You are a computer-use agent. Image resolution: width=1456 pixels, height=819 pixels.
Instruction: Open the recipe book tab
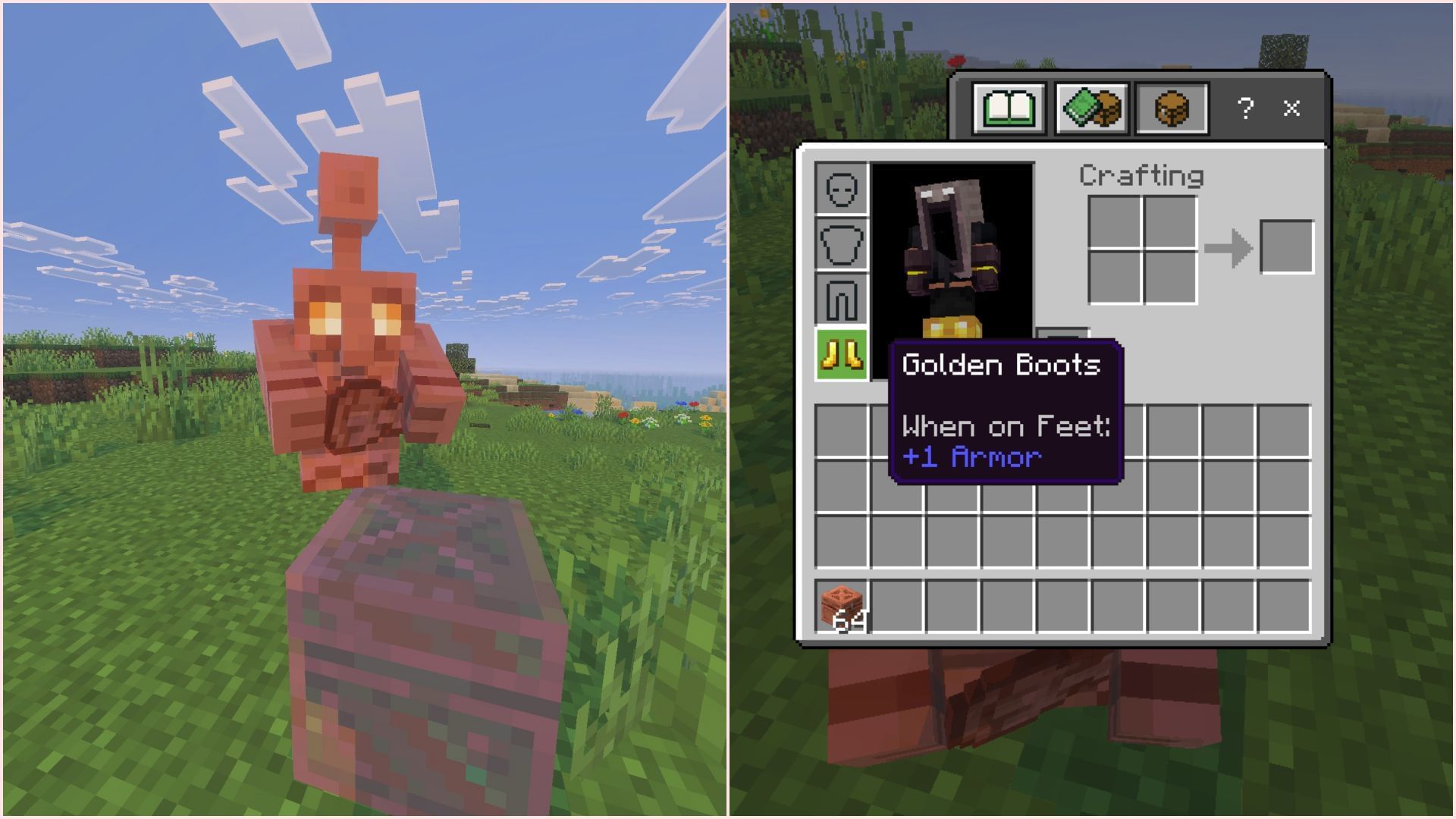[x=1009, y=108]
